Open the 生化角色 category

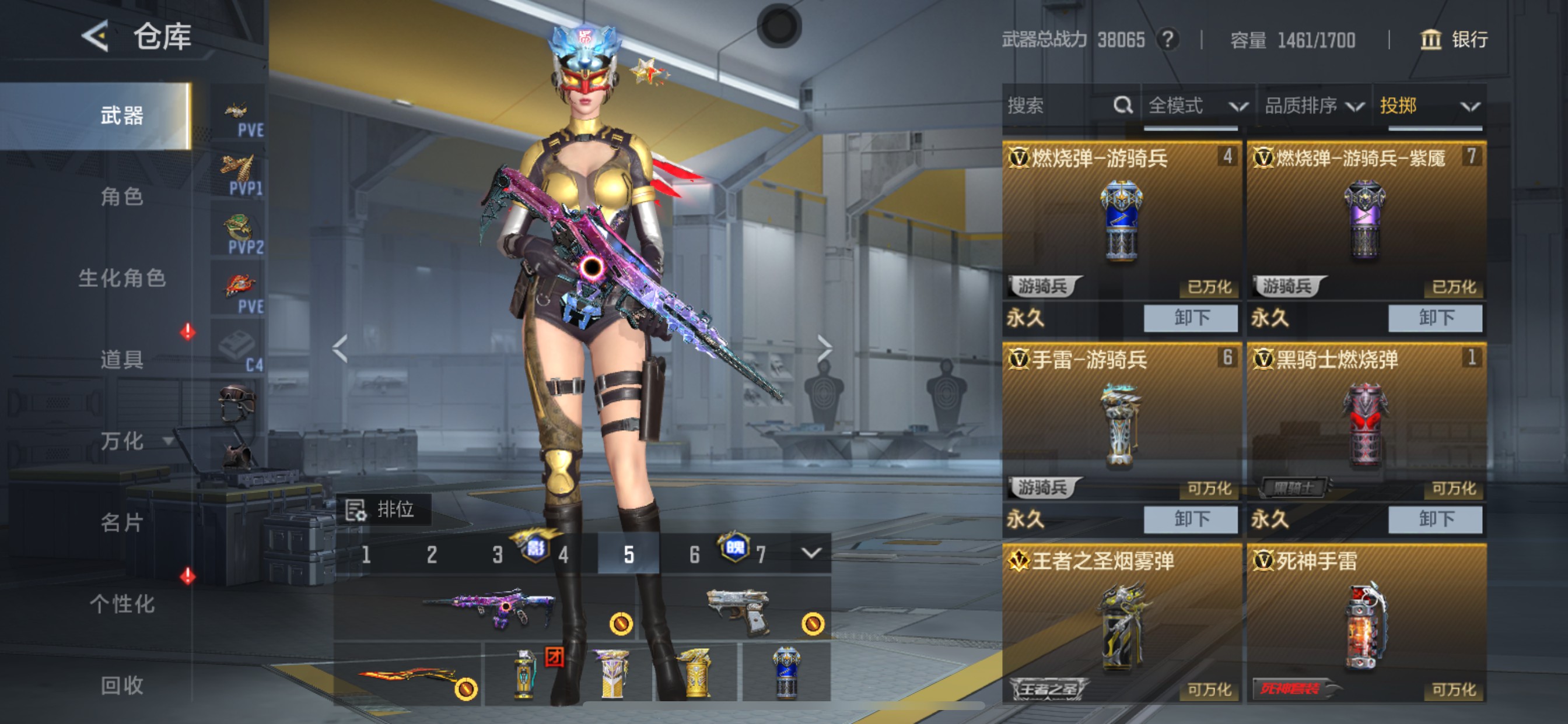click(122, 278)
